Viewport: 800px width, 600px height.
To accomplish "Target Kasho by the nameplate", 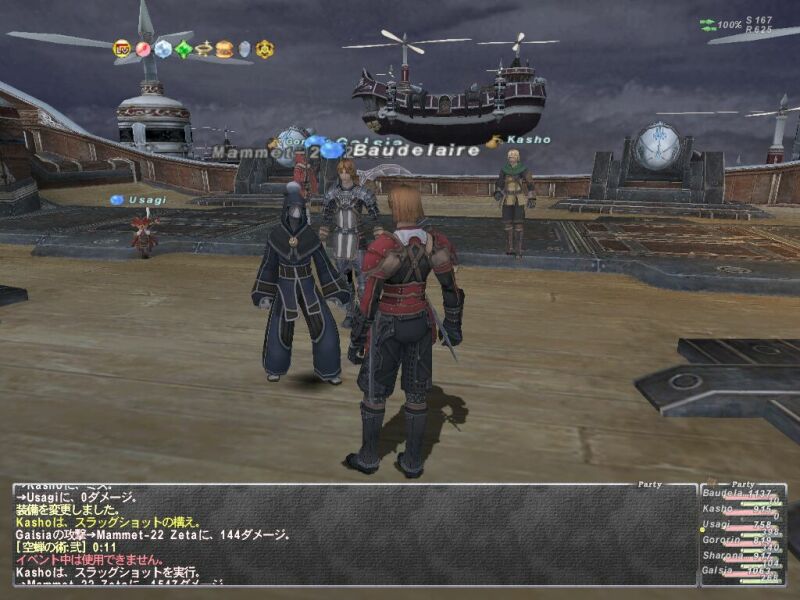I will point(527,140).
